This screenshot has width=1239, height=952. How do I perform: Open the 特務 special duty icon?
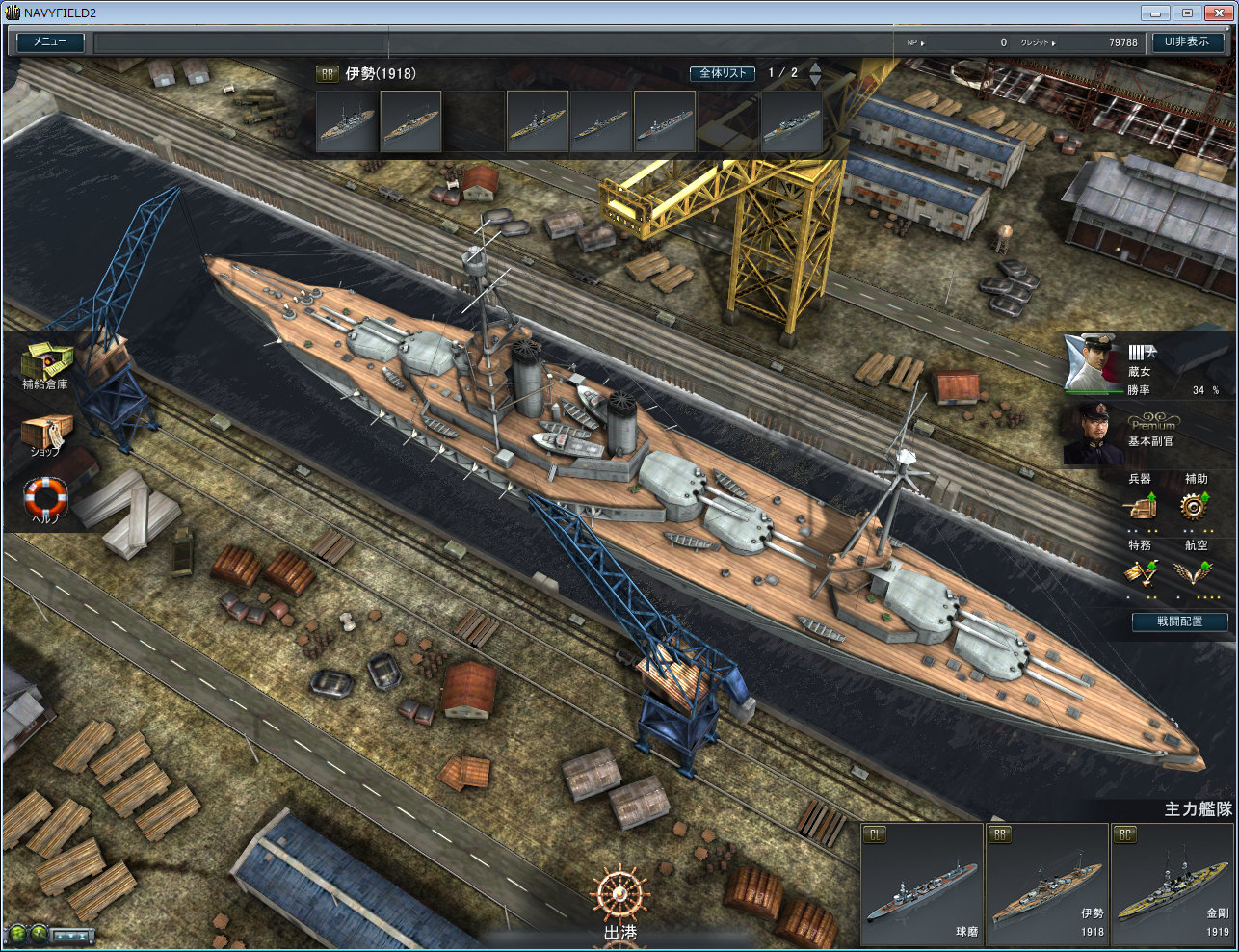point(1141,572)
